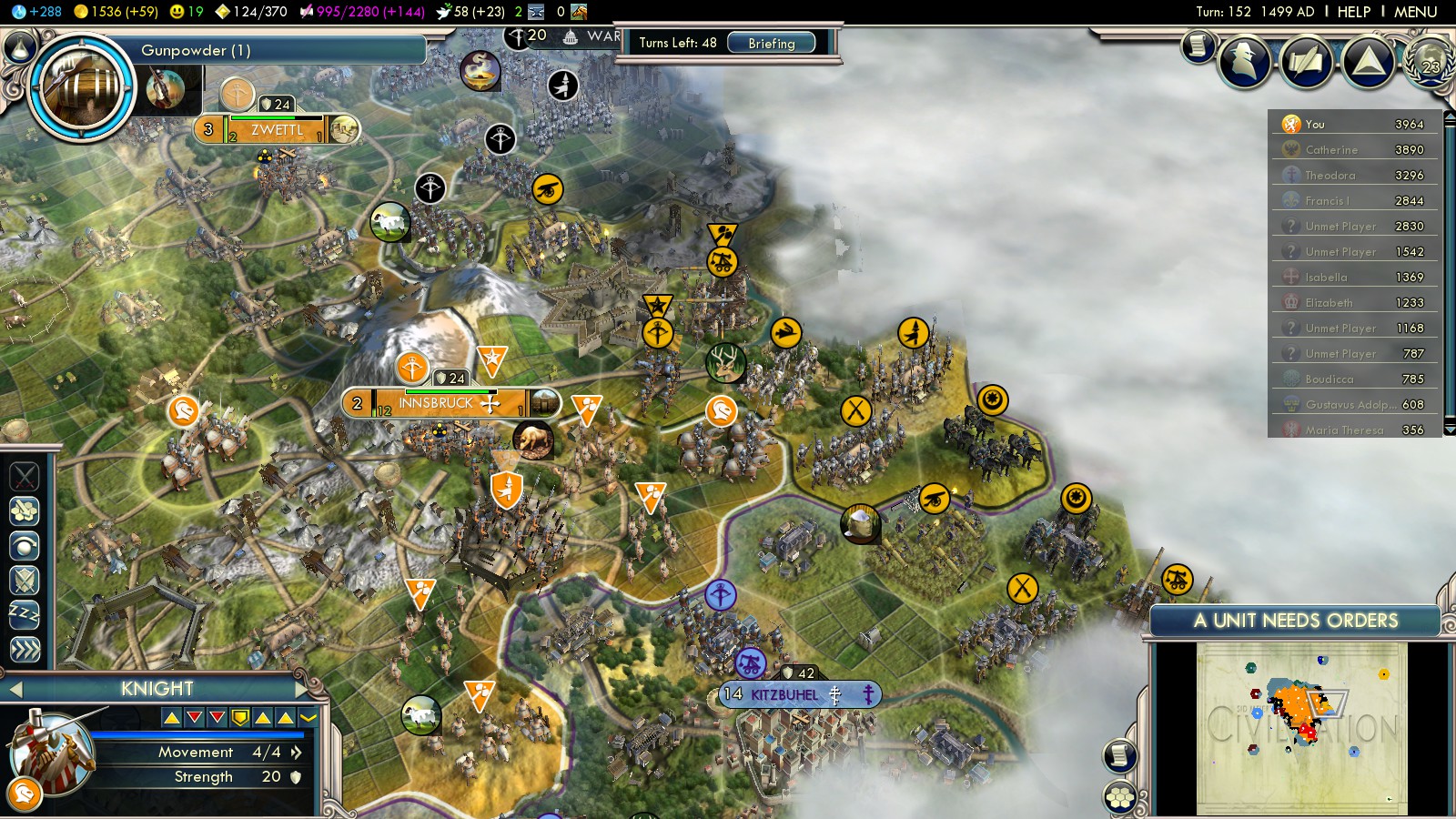Open the Zwettl city banner
This screenshot has width=1456, height=819.
[x=277, y=129]
